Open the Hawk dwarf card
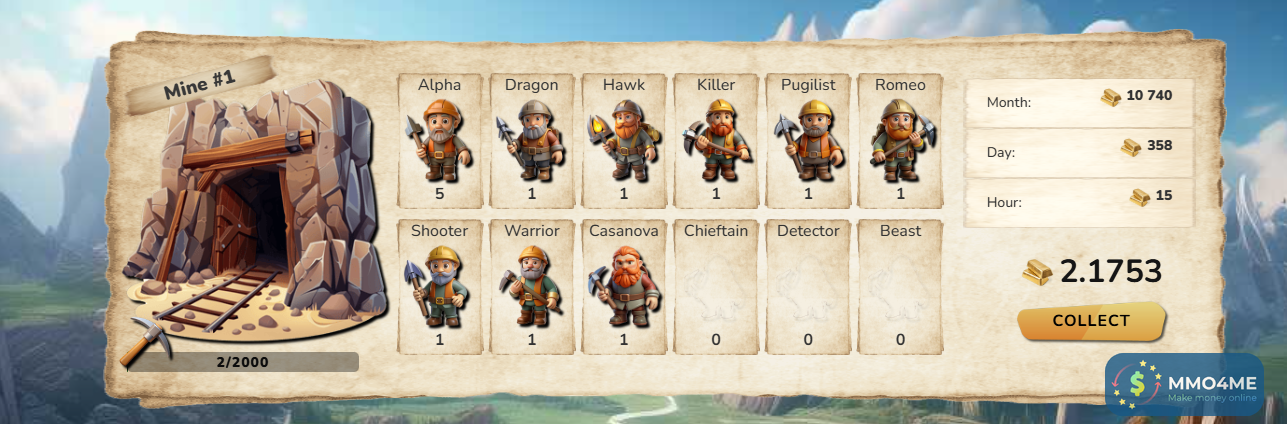Screen dimensions: 1287x424 (624, 140)
